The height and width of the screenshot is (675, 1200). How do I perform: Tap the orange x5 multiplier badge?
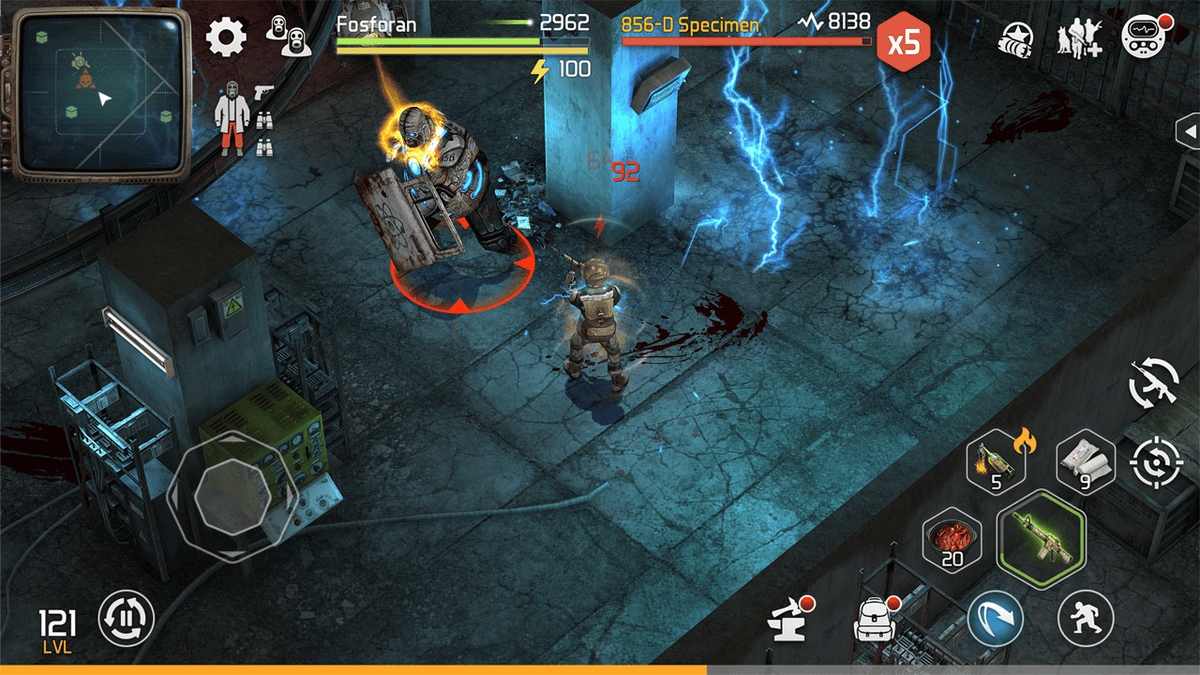[903, 43]
